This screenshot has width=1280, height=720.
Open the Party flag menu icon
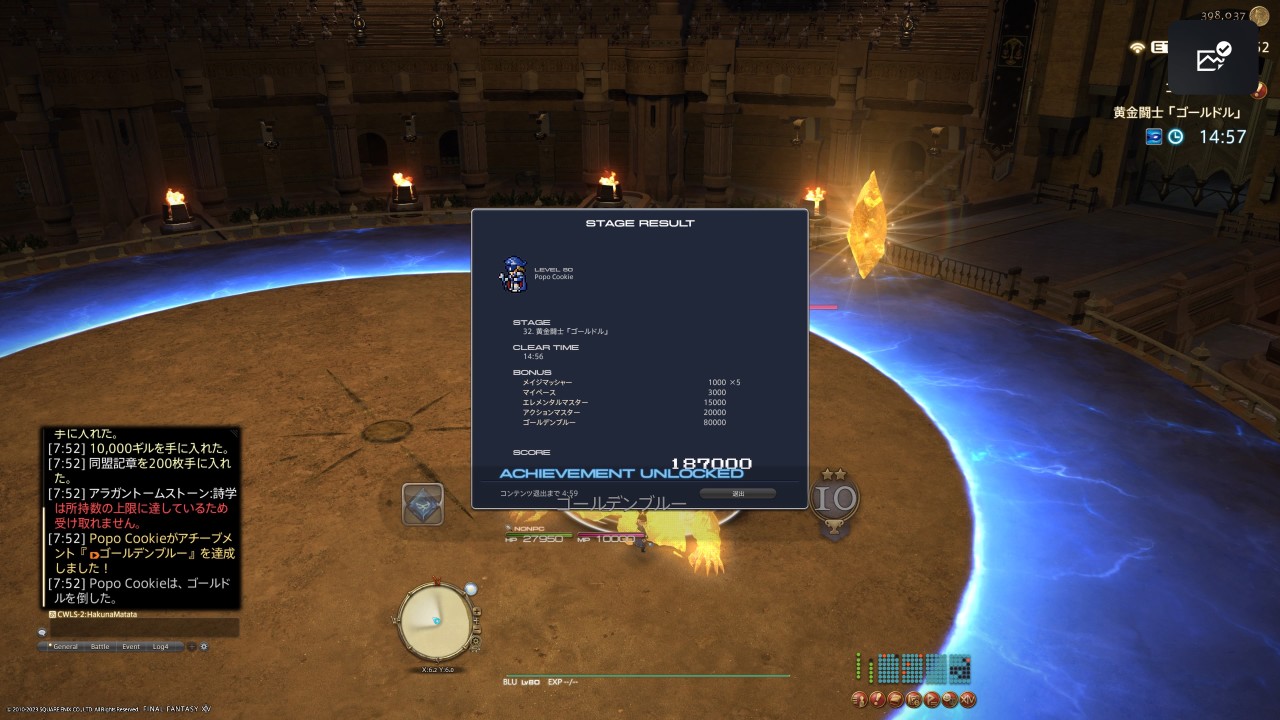point(931,699)
